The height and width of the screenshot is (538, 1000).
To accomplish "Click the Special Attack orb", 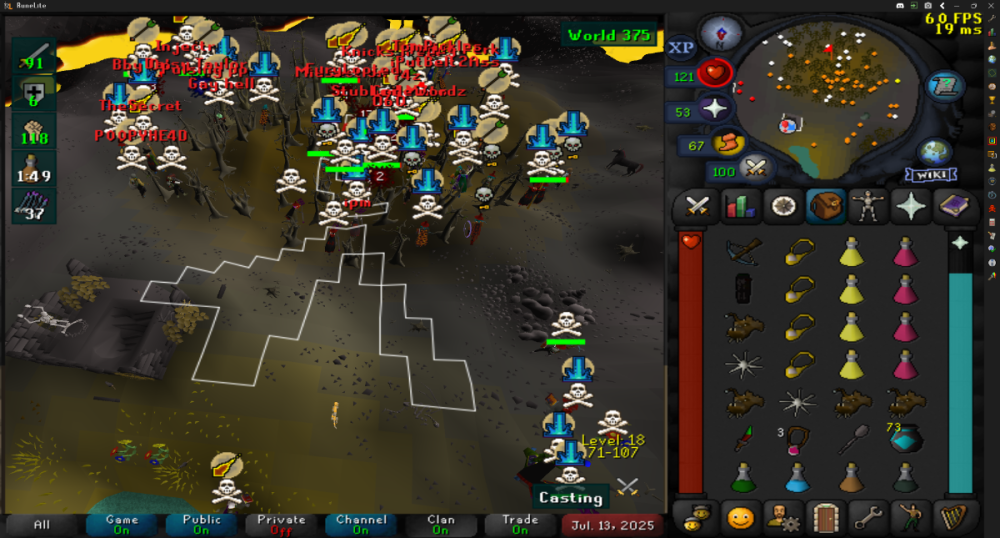I will [x=754, y=169].
